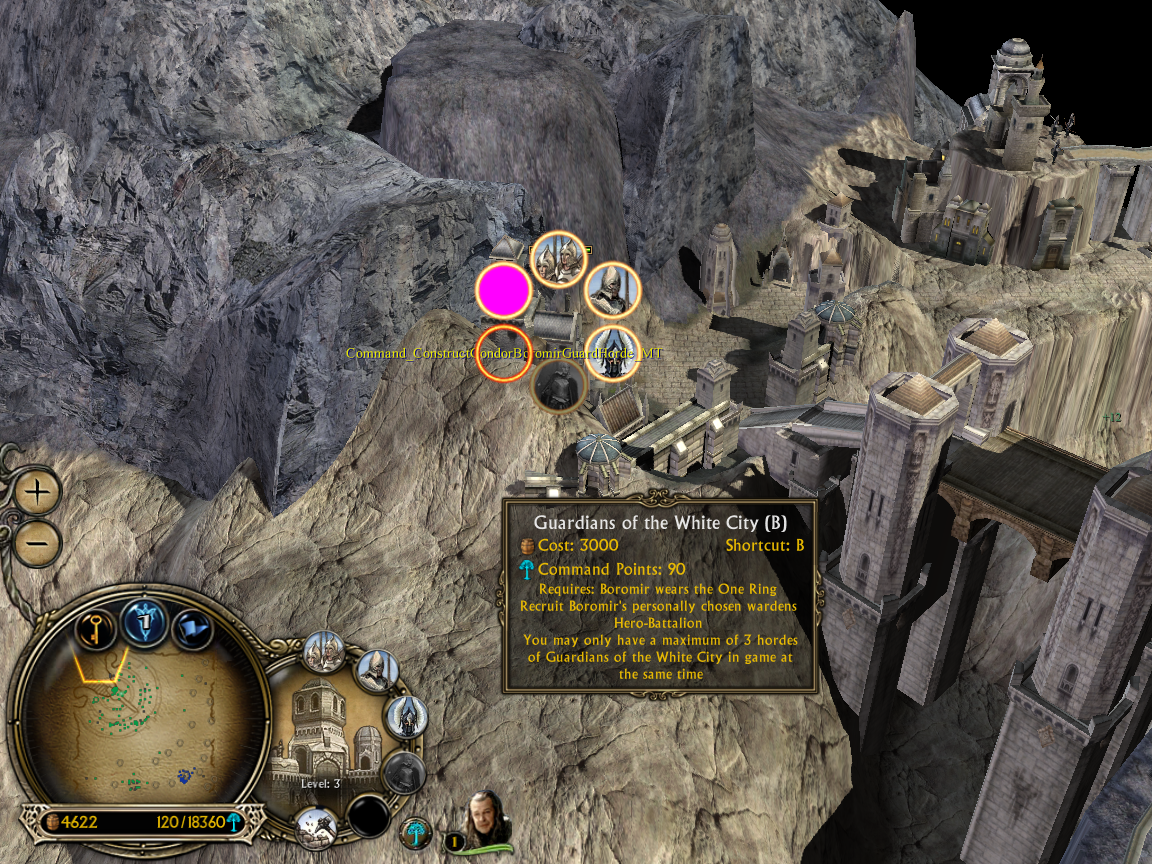Open the golden key icon above the minimap
1152x864 pixels.
(95, 629)
